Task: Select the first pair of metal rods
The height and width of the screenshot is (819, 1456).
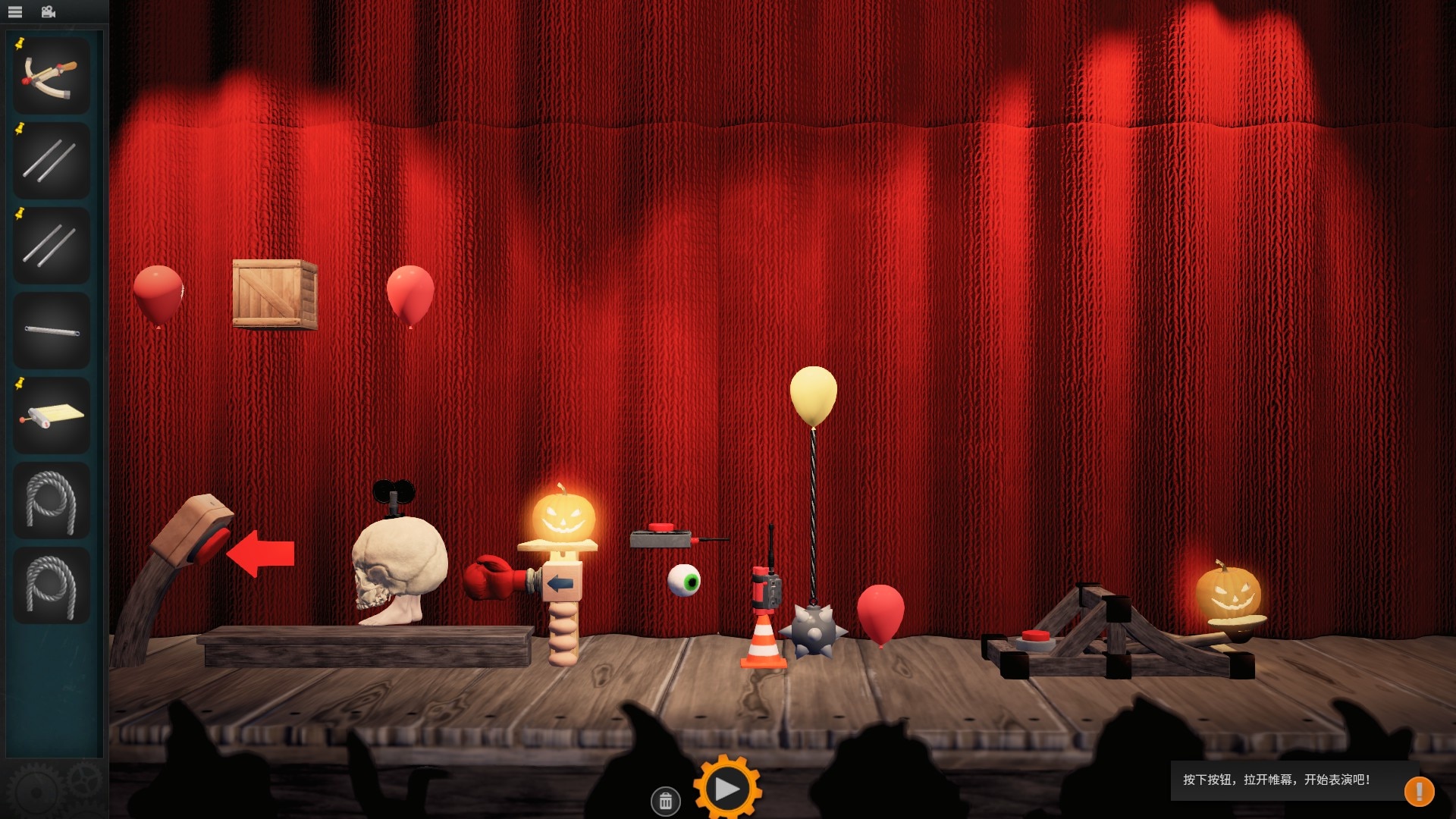Action: (50, 159)
